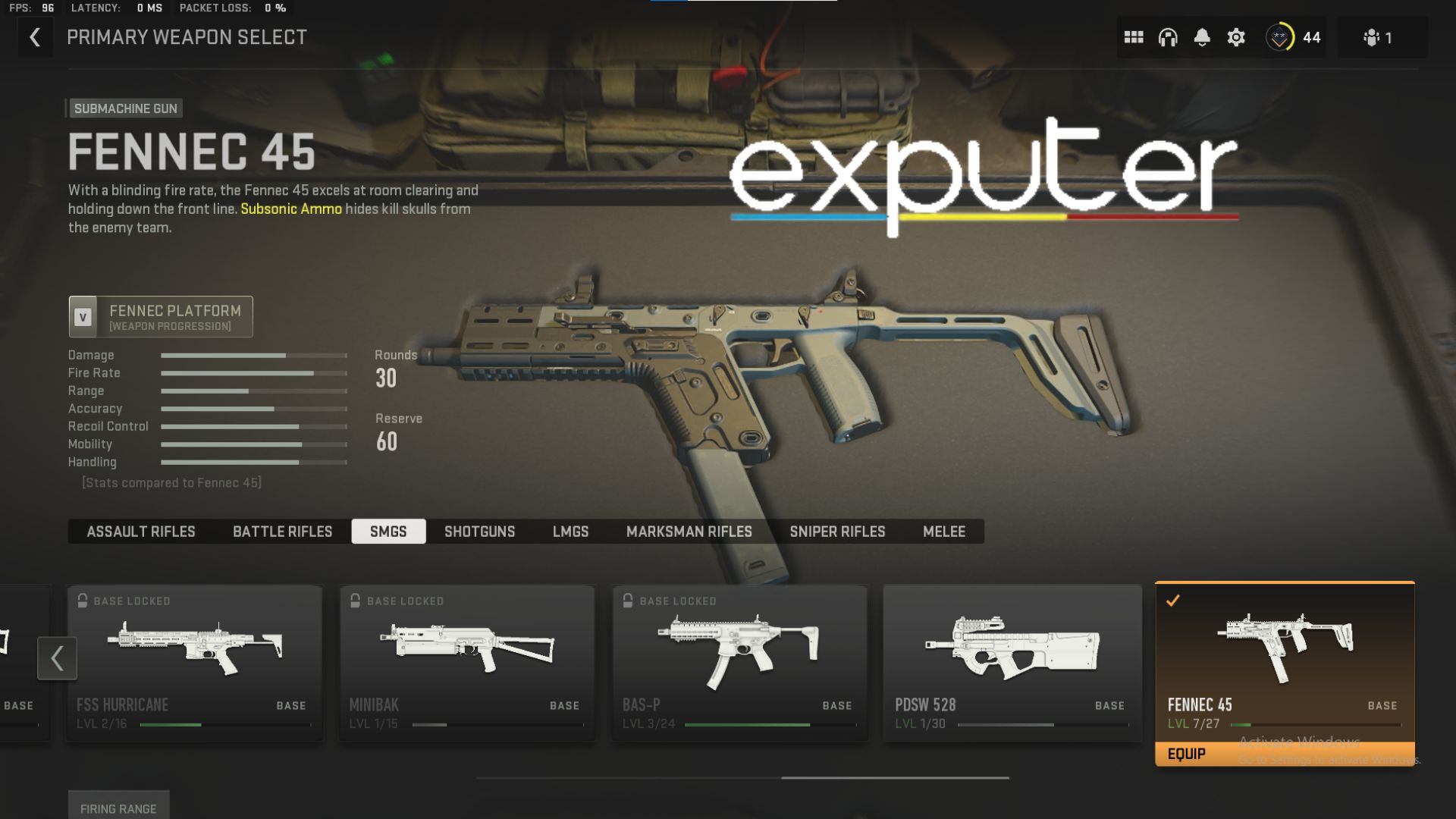Viewport: 1456px width, 819px height.
Task: Go back using the left arrow at top
Action: pyautogui.click(x=36, y=36)
